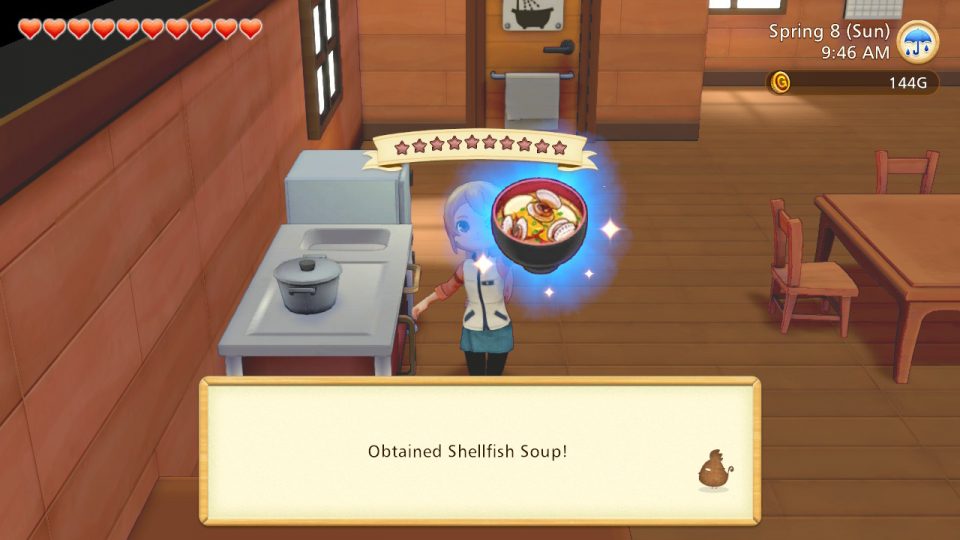The width and height of the screenshot is (960, 540).
Task: Advance dialogue via the chicken continue icon
Action: tap(712, 470)
